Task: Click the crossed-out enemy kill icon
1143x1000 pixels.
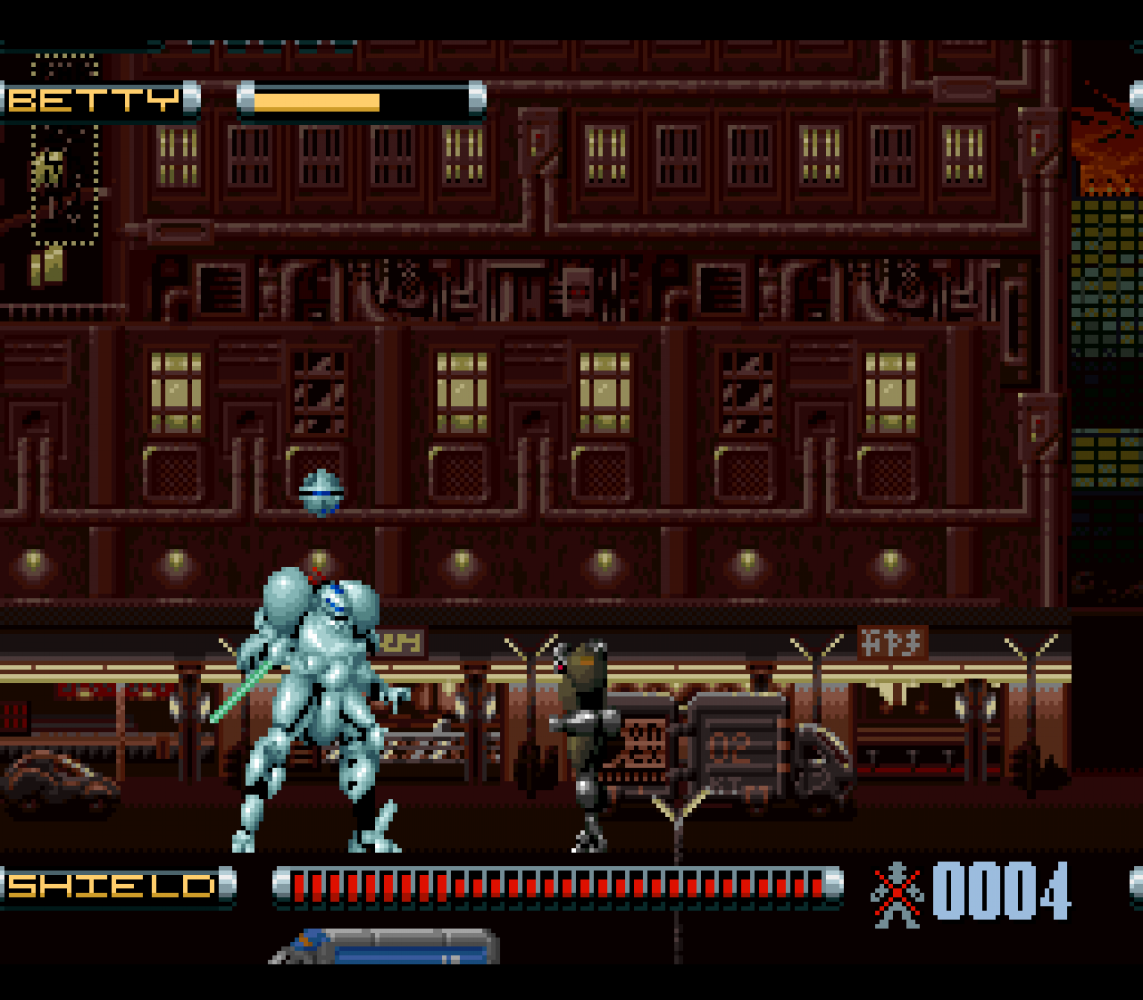Action: 896,893
